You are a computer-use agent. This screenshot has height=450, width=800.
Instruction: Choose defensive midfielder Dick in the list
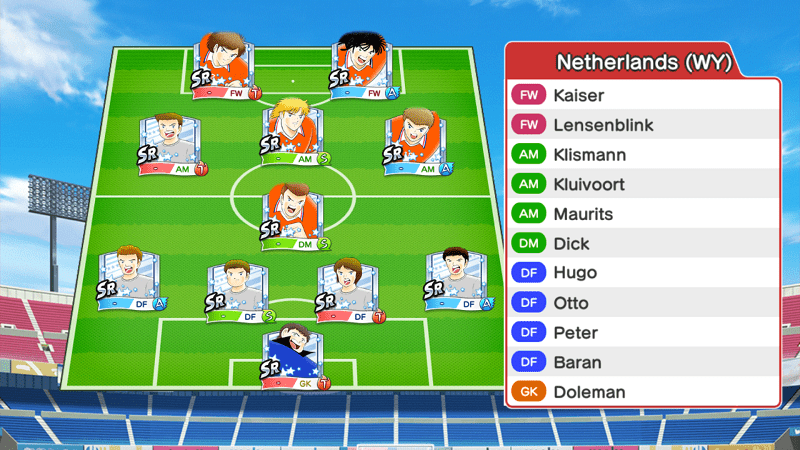pyautogui.click(x=642, y=244)
